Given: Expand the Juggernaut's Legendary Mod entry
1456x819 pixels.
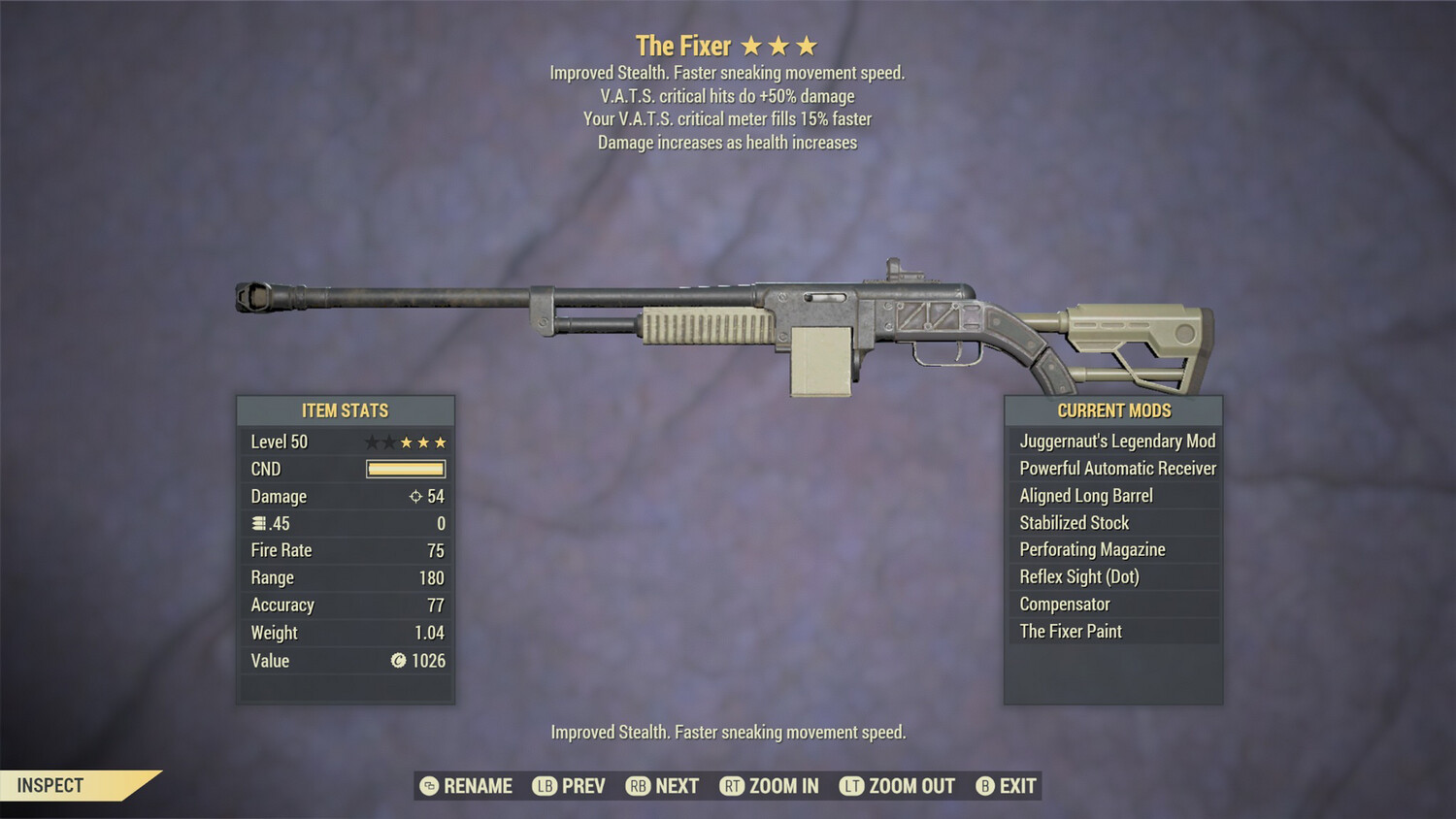Looking at the screenshot, I should pos(1114,441).
